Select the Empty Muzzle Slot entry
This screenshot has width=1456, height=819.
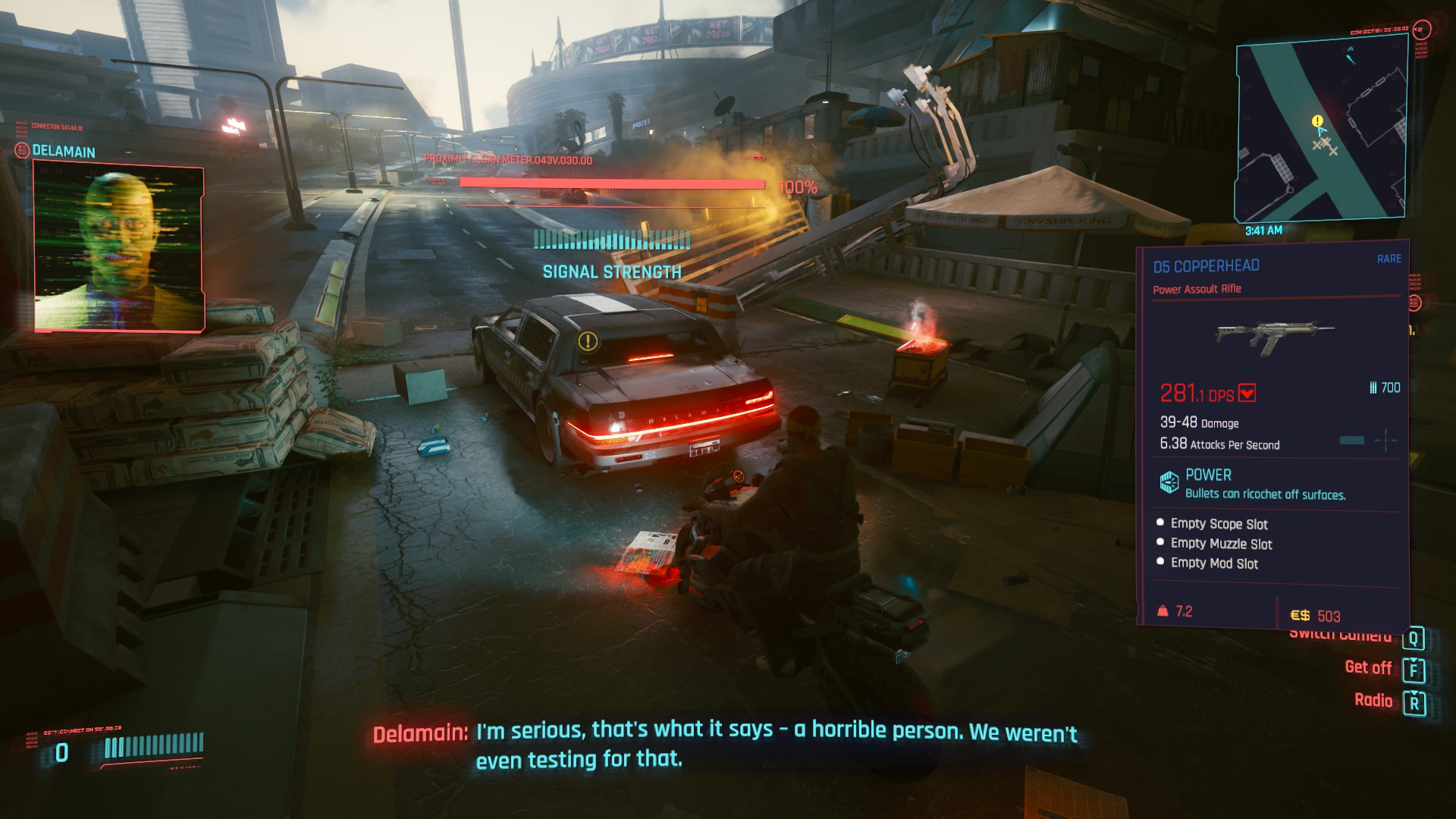click(1221, 544)
